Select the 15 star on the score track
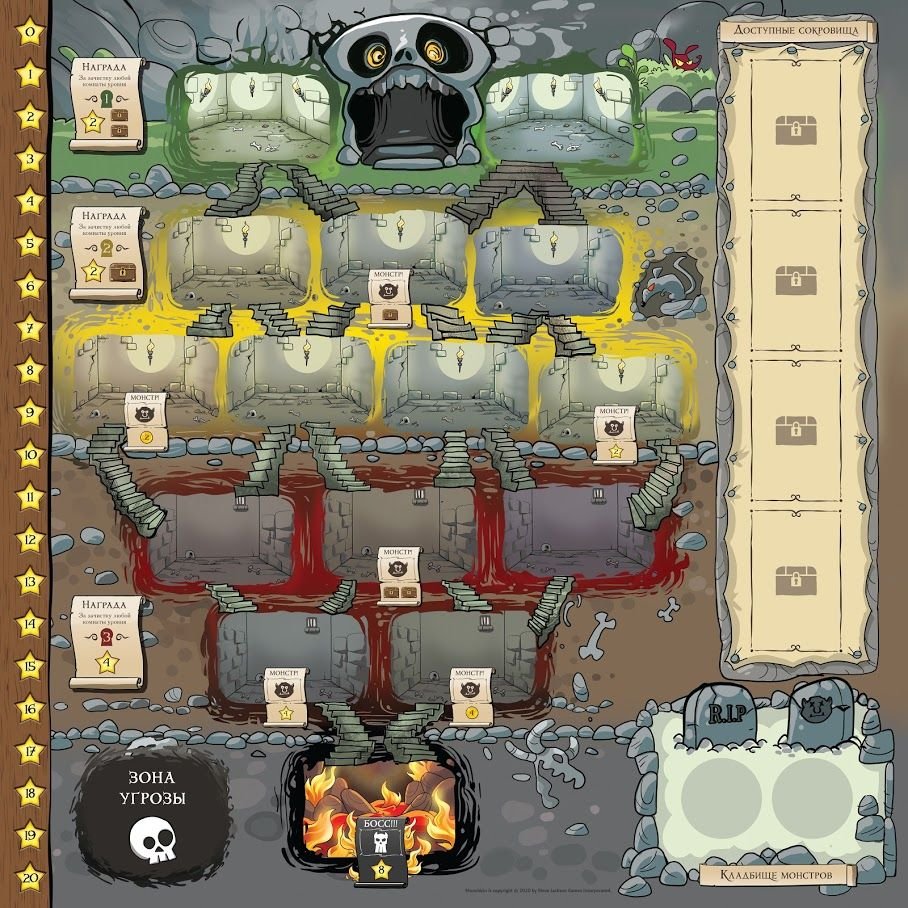Screen dimensions: 908x908 pyautogui.click(x=31, y=664)
